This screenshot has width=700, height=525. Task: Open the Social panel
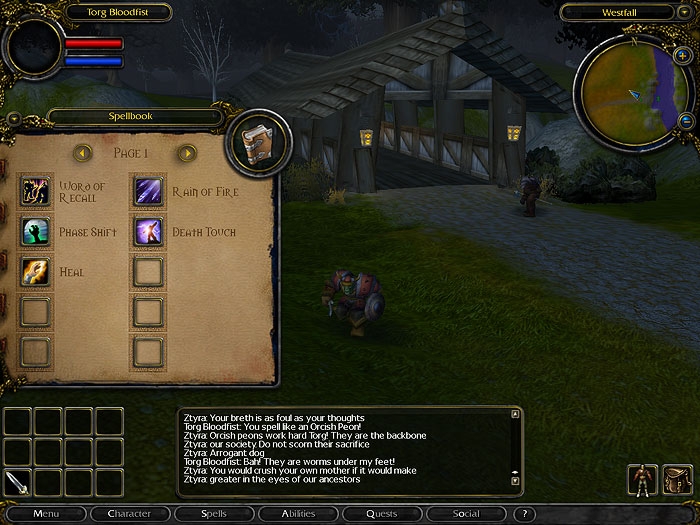[x=465, y=514]
